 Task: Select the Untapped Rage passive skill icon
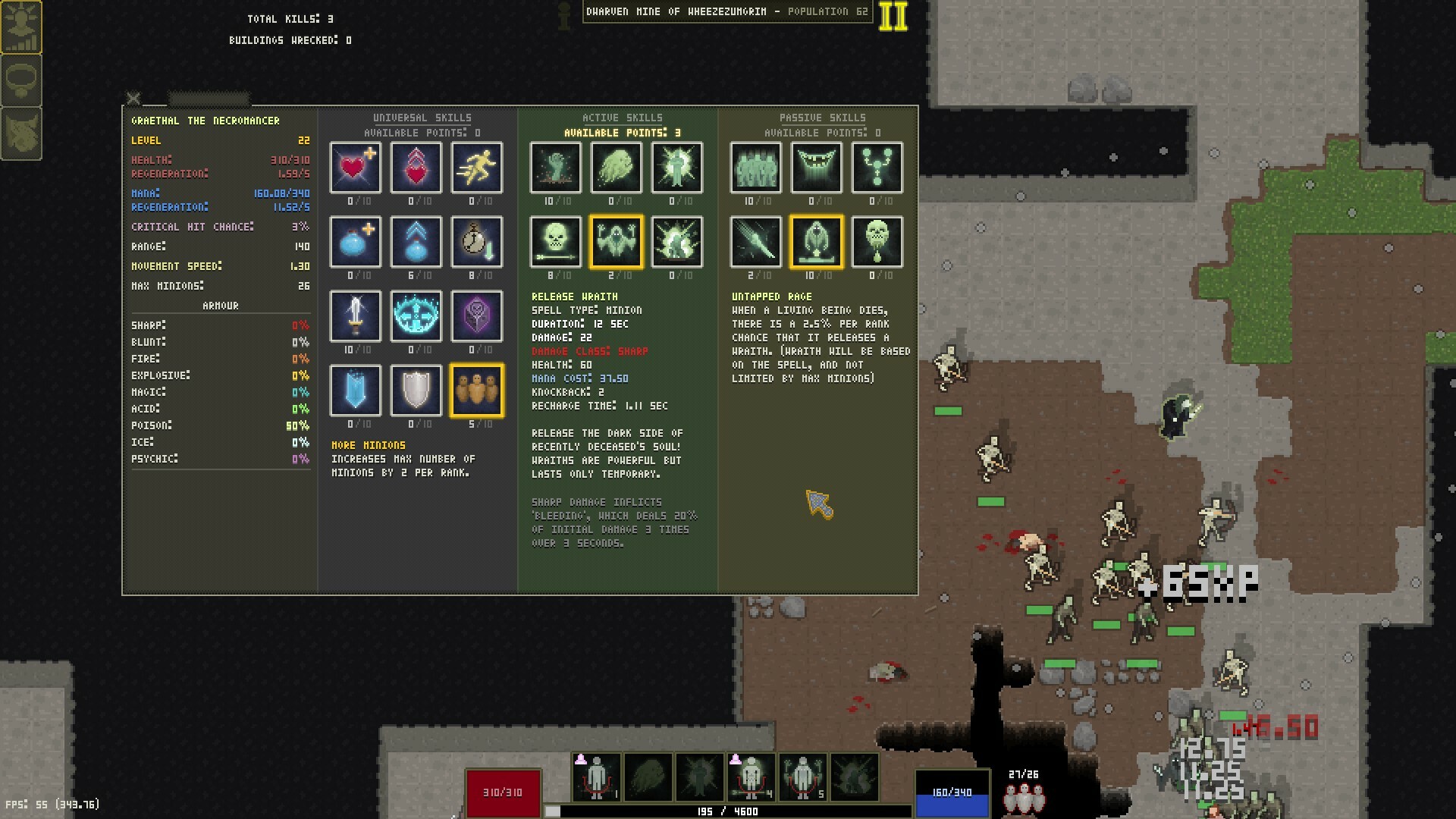pos(817,242)
